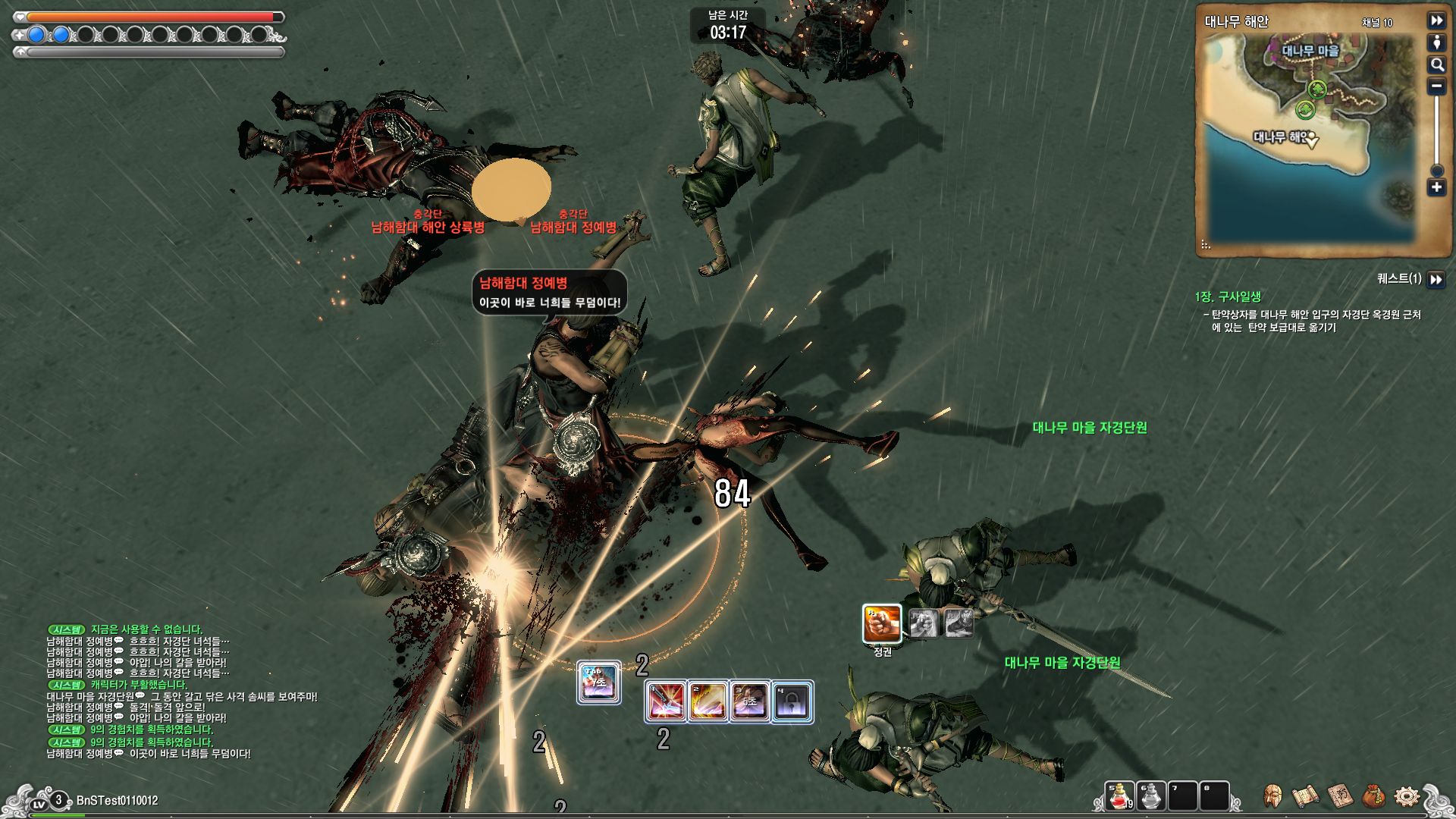Activate the slot 3 skill on cooldown
The image size is (1456, 819).
pyautogui.click(x=749, y=701)
